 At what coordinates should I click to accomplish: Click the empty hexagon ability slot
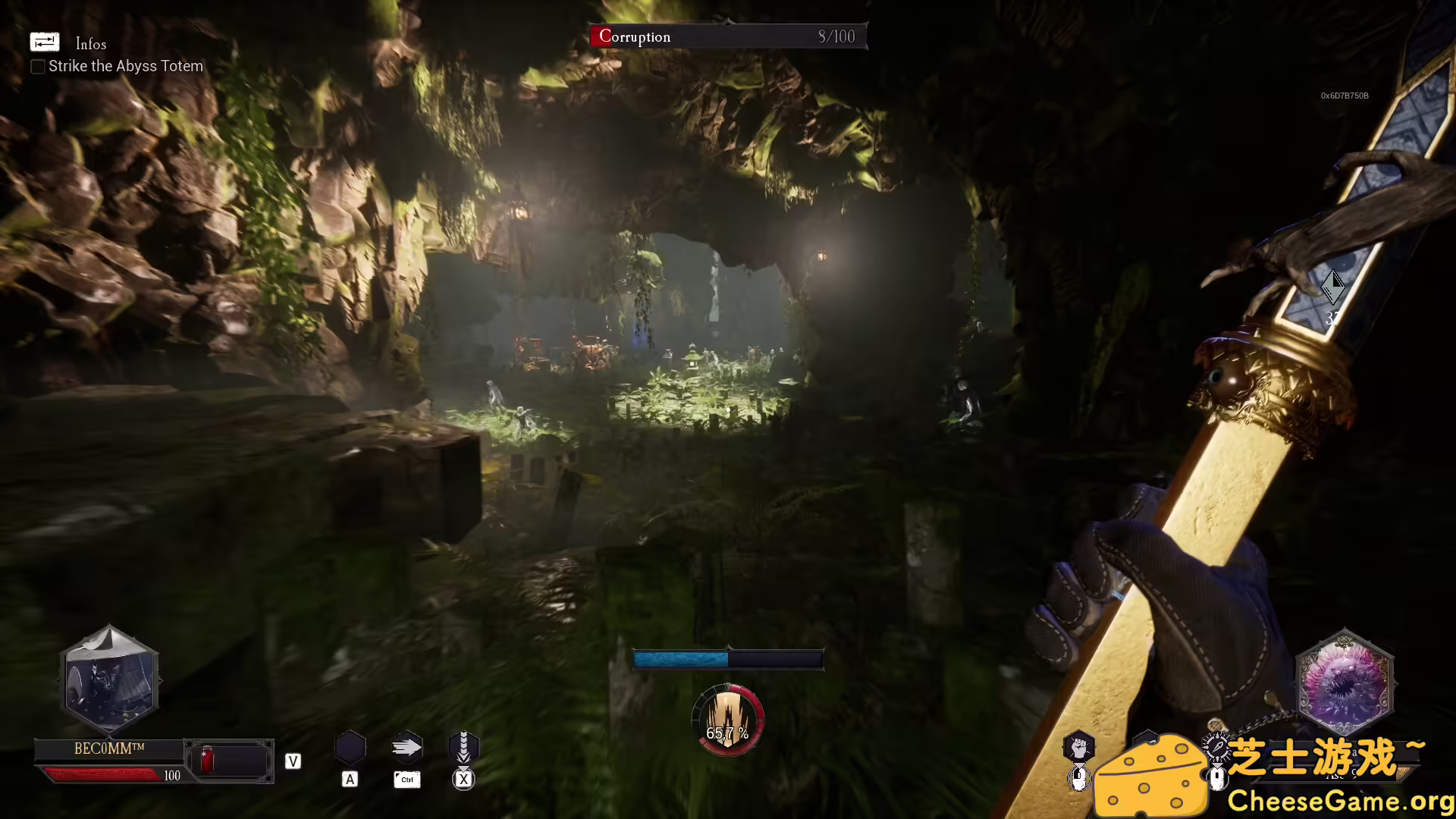click(350, 748)
